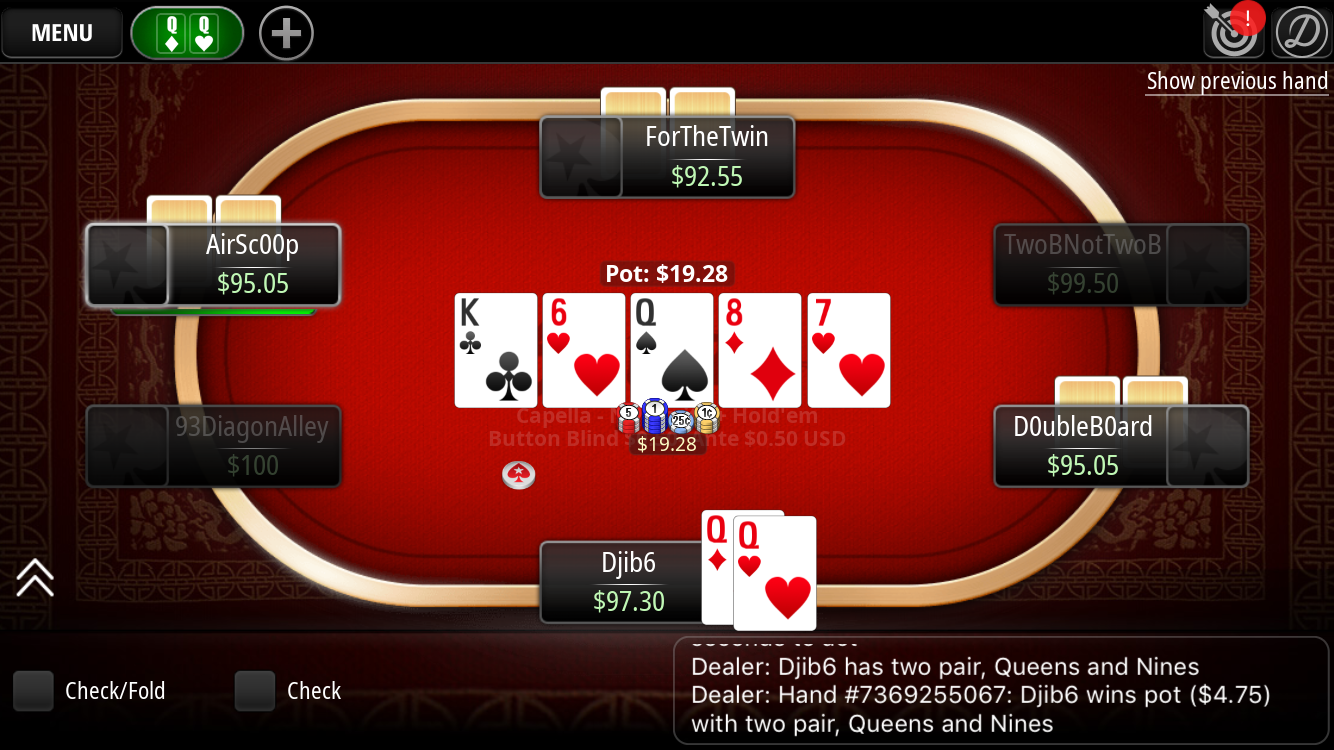Click AirSc00p's green timer bar

[213, 312]
